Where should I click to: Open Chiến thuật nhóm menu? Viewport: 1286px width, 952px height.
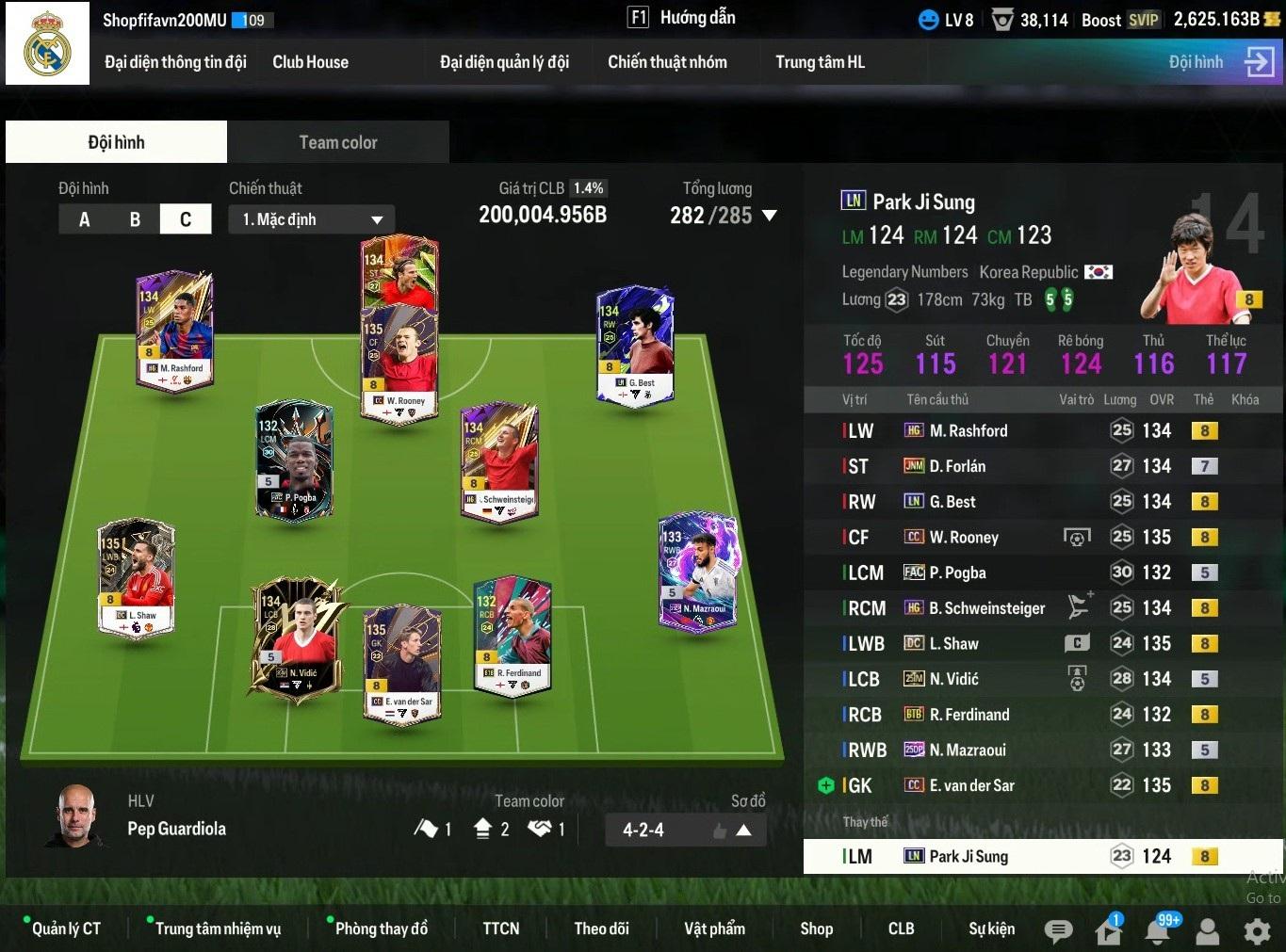click(x=667, y=62)
